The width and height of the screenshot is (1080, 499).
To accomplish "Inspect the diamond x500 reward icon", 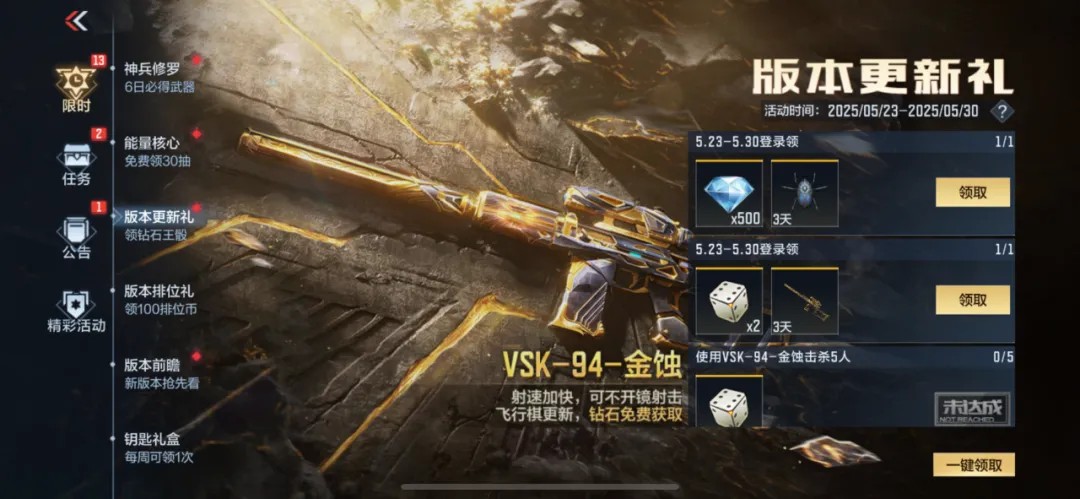I will coord(729,193).
